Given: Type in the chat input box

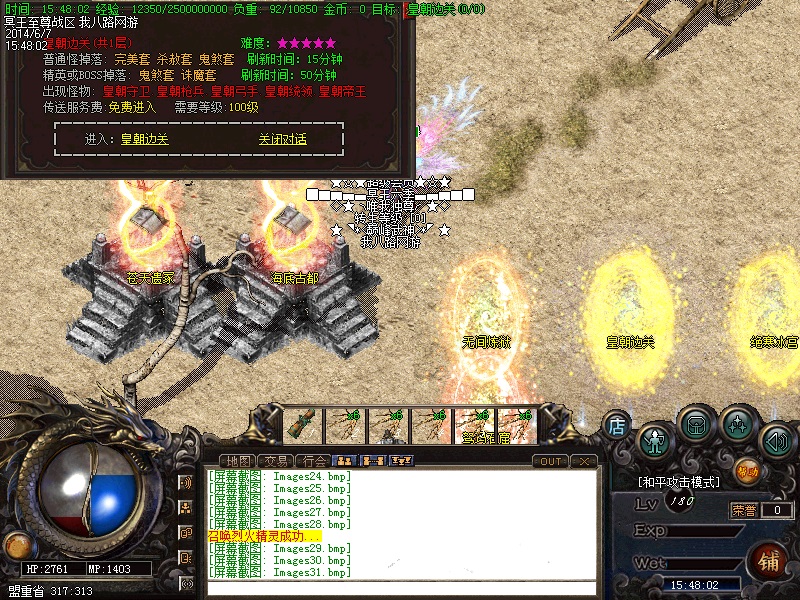Looking at the screenshot, I should click(x=400, y=588).
